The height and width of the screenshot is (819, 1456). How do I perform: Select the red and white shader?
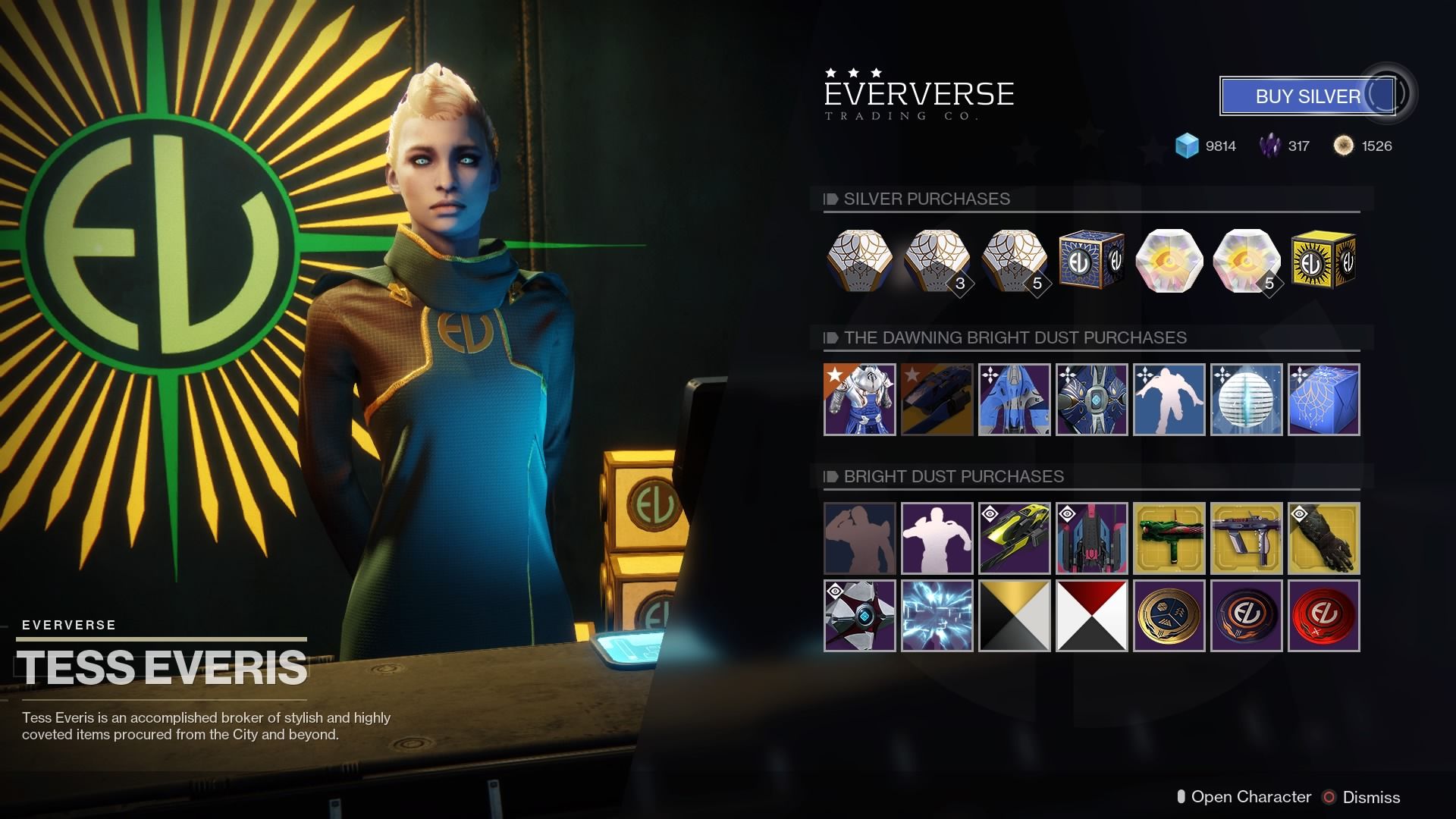[1091, 616]
